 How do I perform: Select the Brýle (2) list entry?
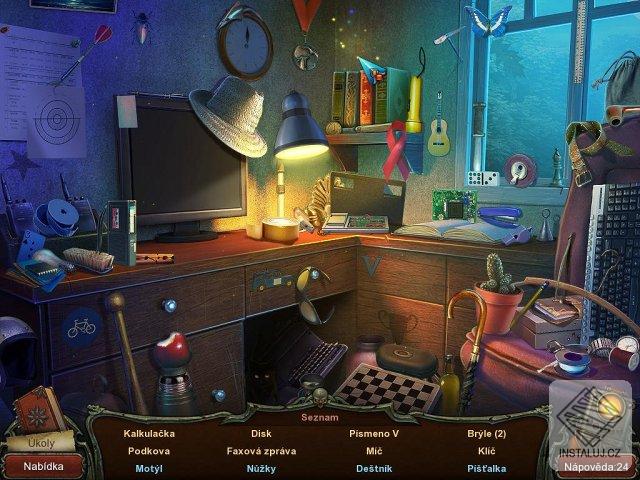tap(486, 434)
